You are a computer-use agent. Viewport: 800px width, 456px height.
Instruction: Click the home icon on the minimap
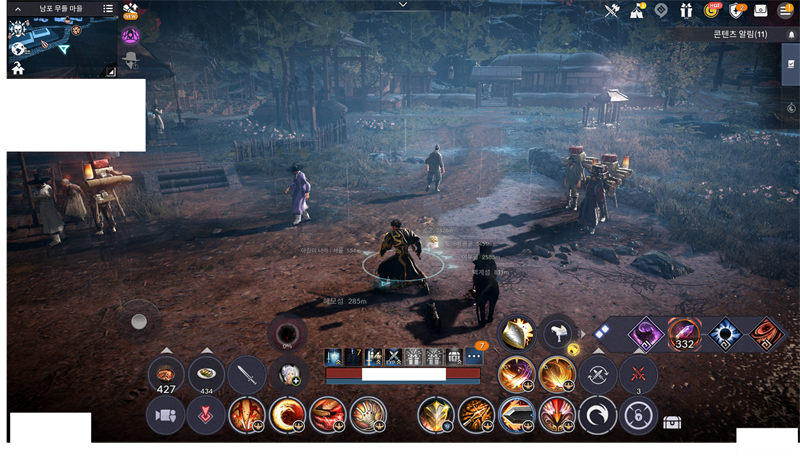pos(18,69)
